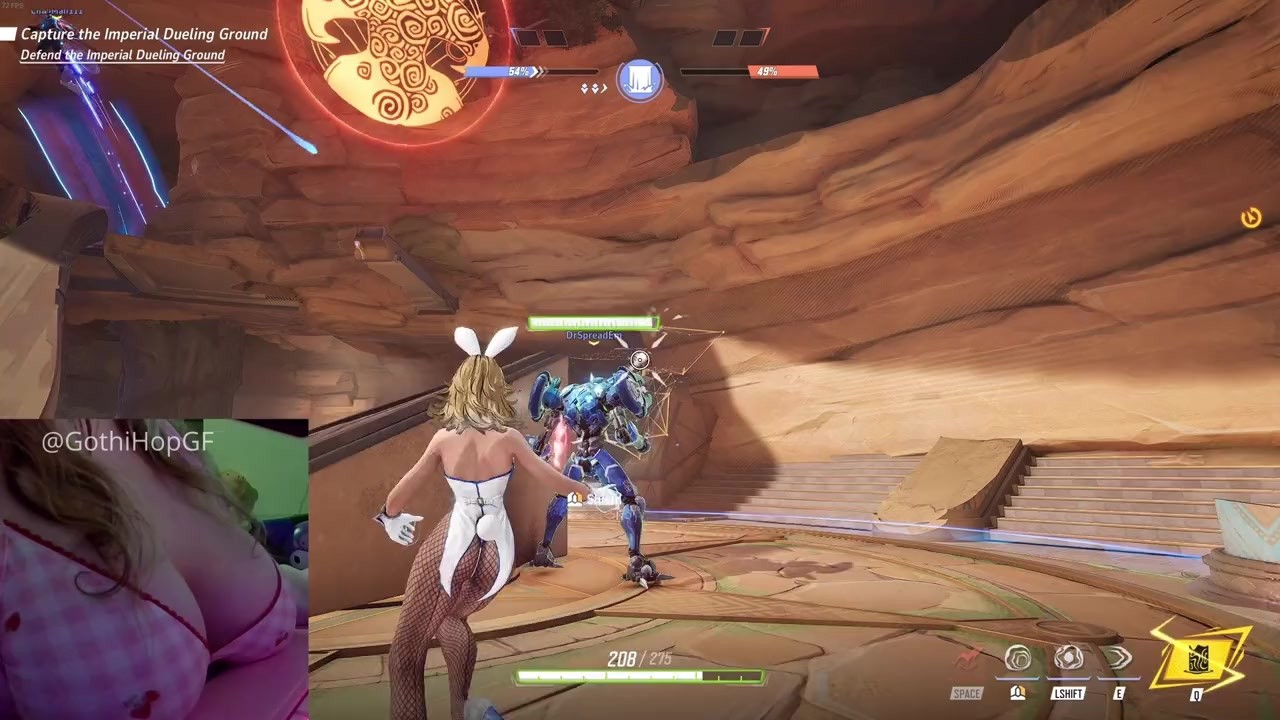Viewport: 1280px width, 720px height.
Task: Click the webcam overlay with @GothiHopGF handle
Action: [x=154, y=568]
